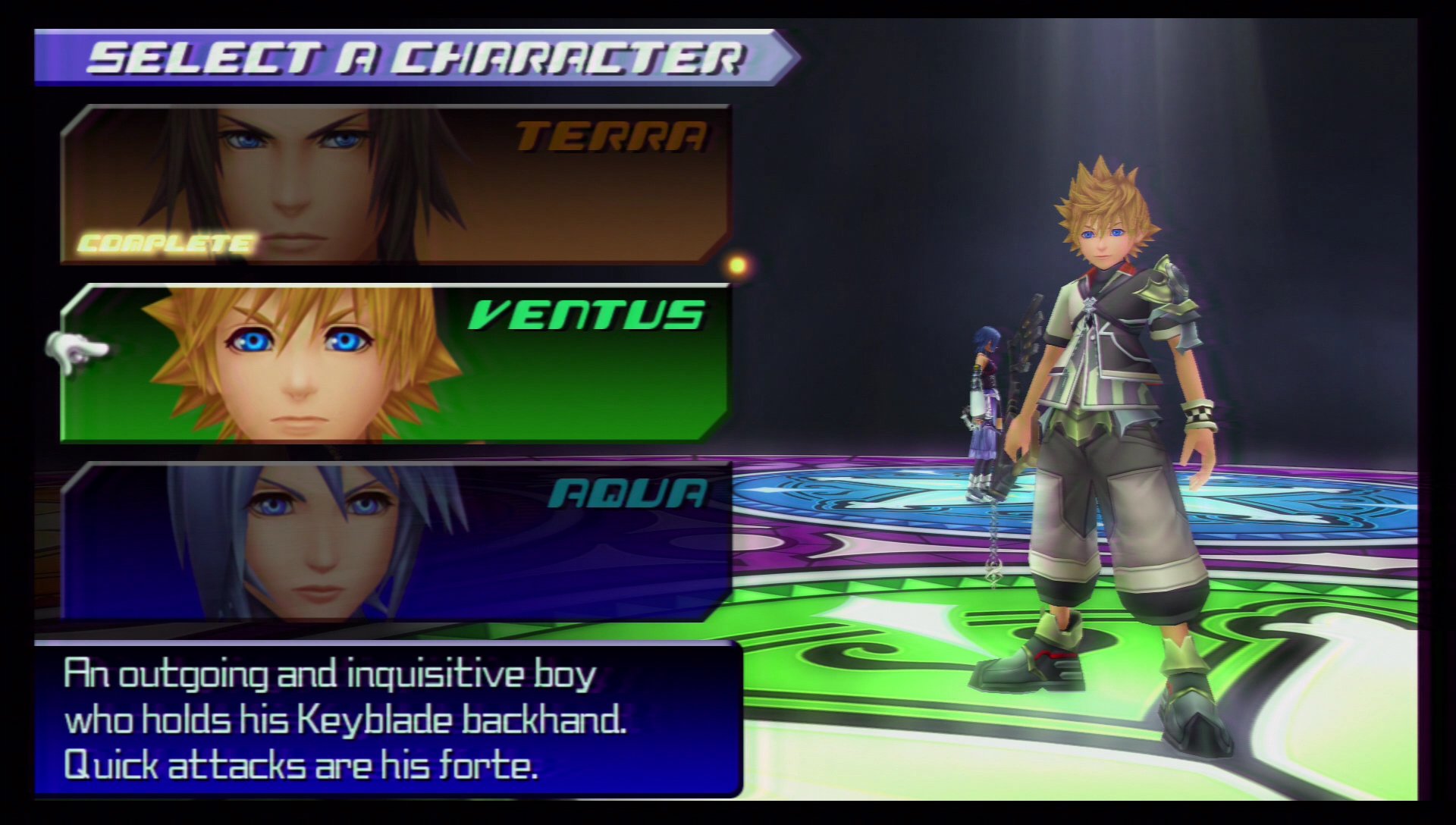This screenshot has height=825, width=1456.
Task: Pick the Aqua character panel
Action: tap(394, 541)
